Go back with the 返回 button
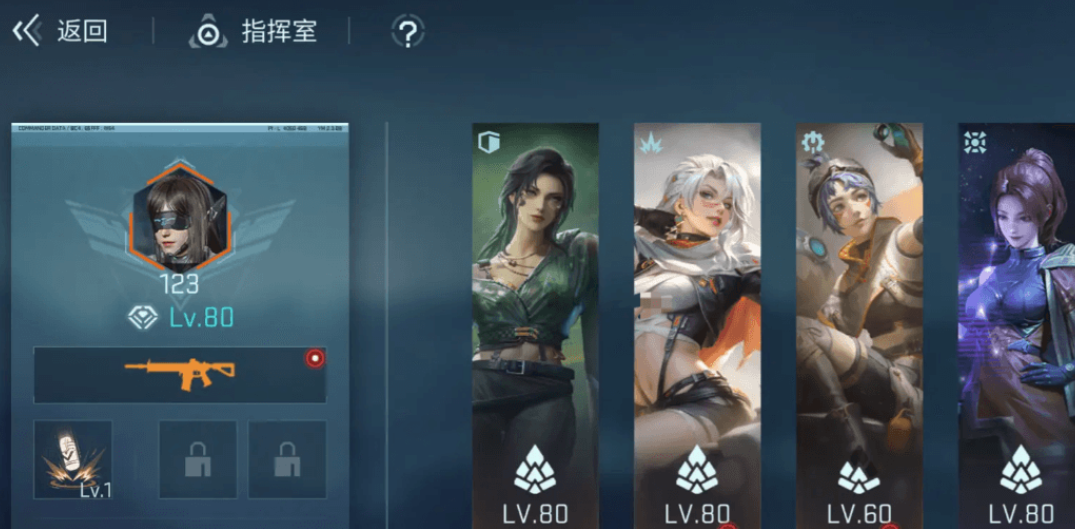 coord(60,31)
